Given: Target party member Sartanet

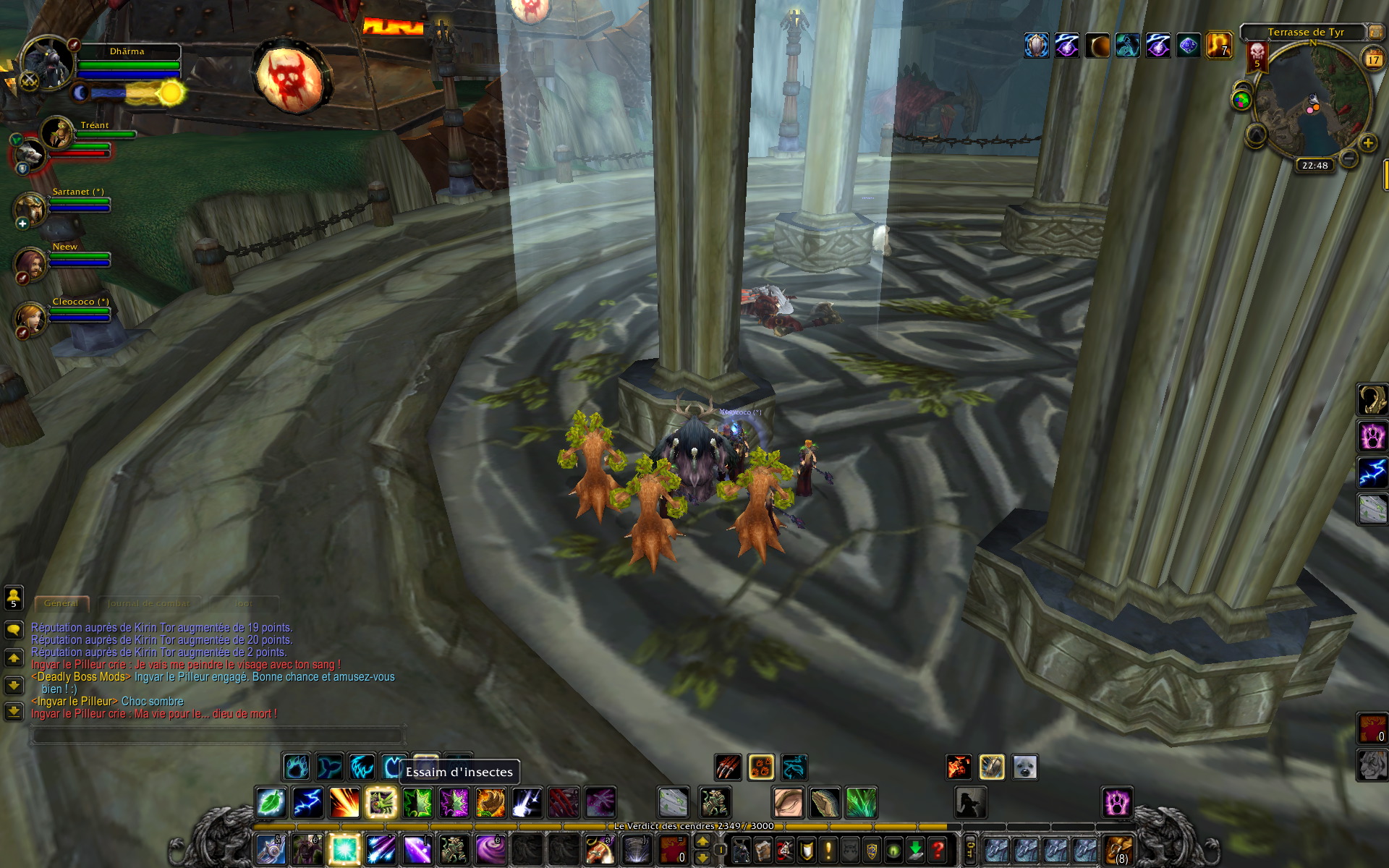Looking at the screenshot, I should tap(32, 208).
